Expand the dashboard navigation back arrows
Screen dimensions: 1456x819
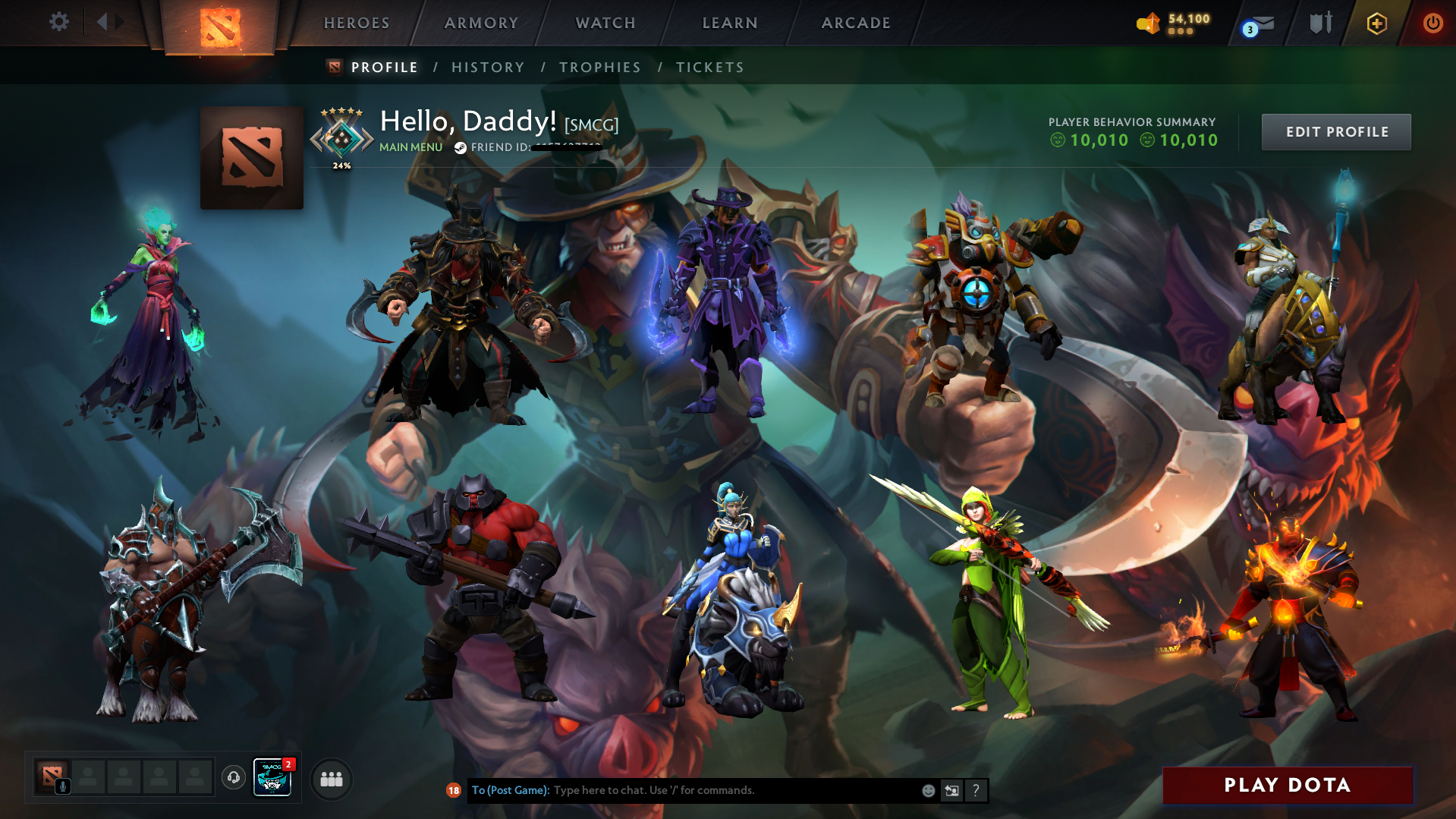click(x=111, y=21)
